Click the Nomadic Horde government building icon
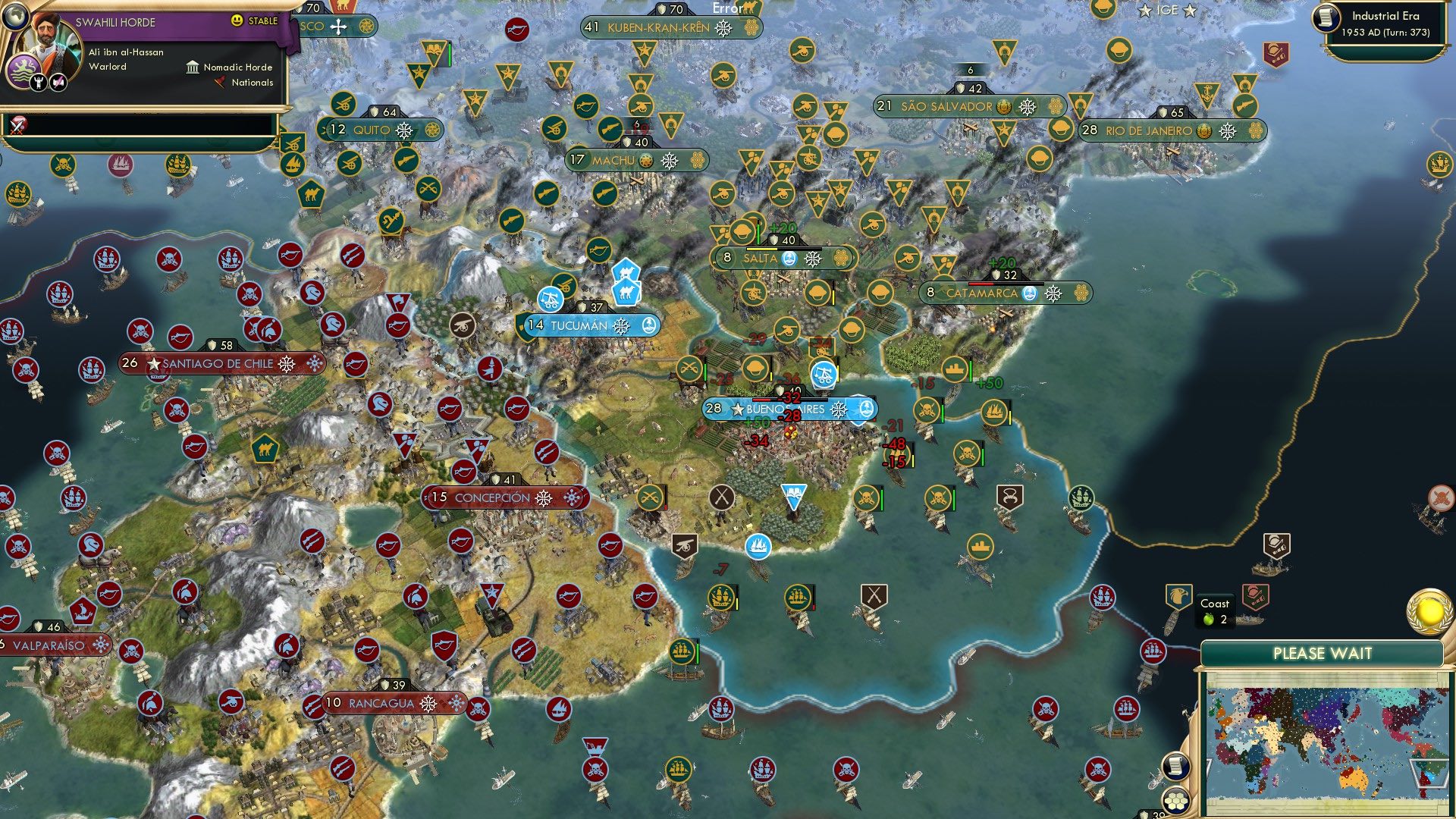1456x819 pixels. pos(192,67)
